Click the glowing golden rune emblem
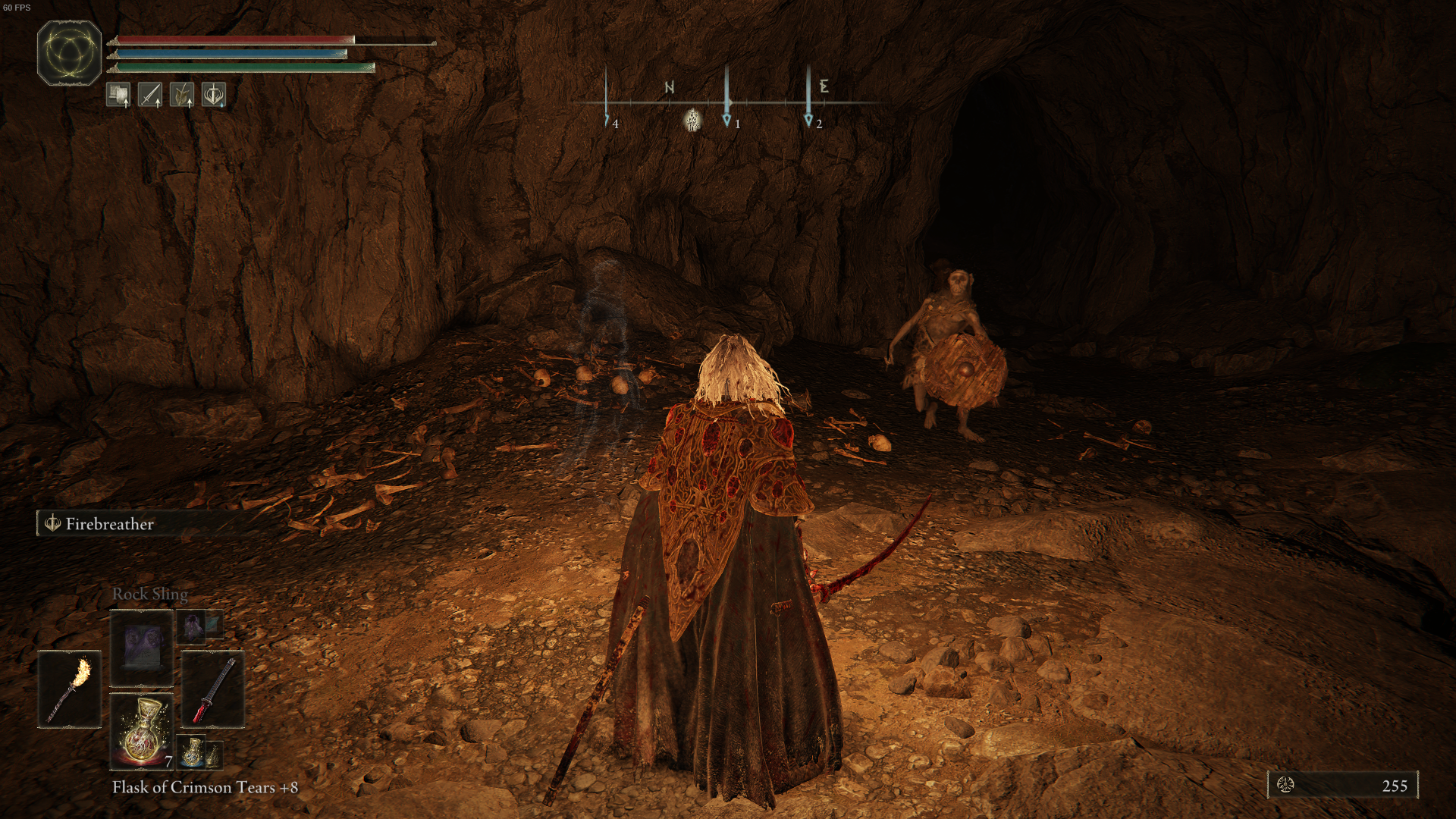 click(69, 53)
